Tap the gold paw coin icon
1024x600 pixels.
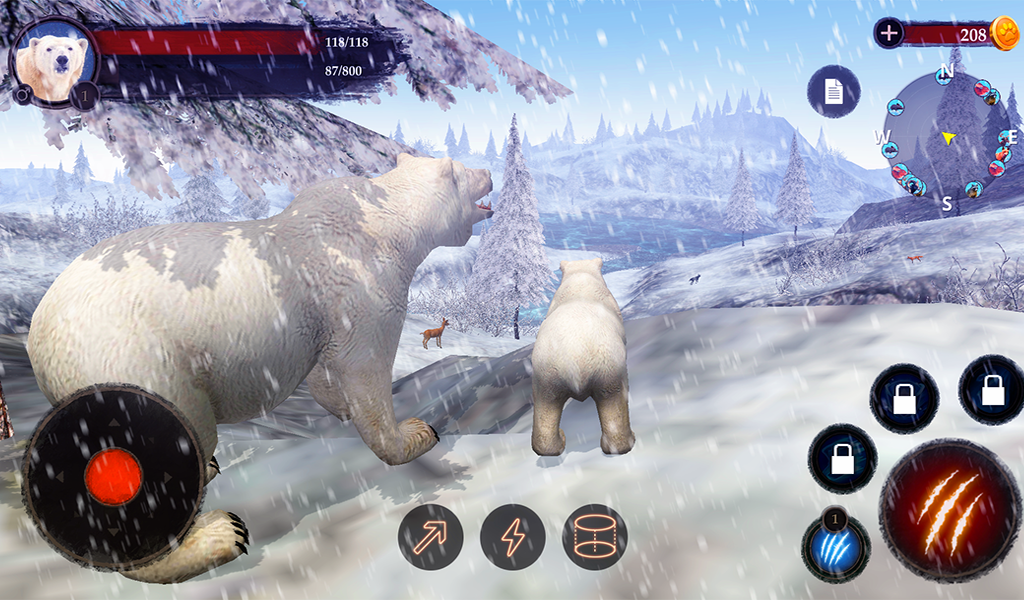[x=1004, y=33]
